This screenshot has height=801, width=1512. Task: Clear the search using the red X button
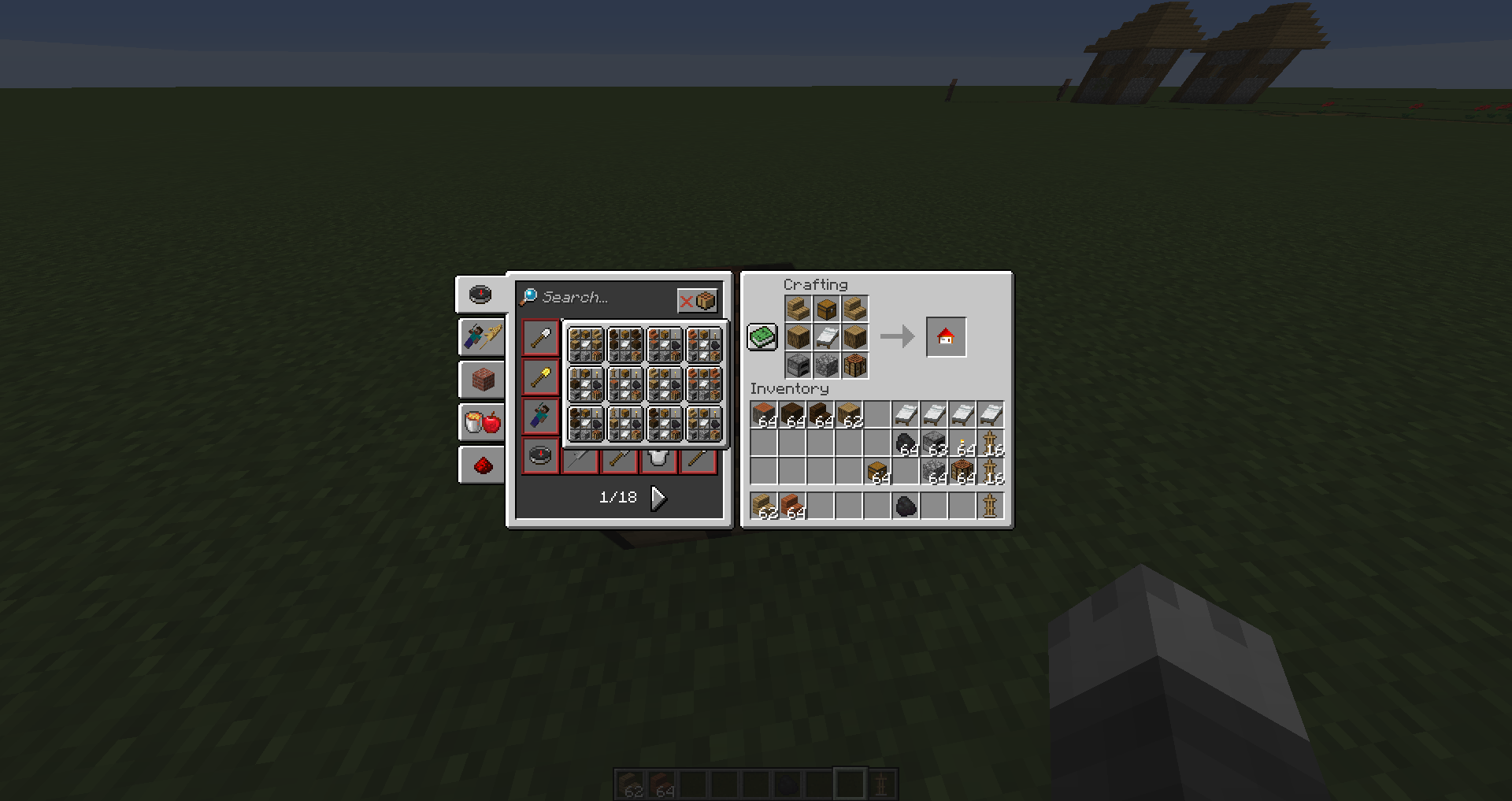[x=687, y=300]
